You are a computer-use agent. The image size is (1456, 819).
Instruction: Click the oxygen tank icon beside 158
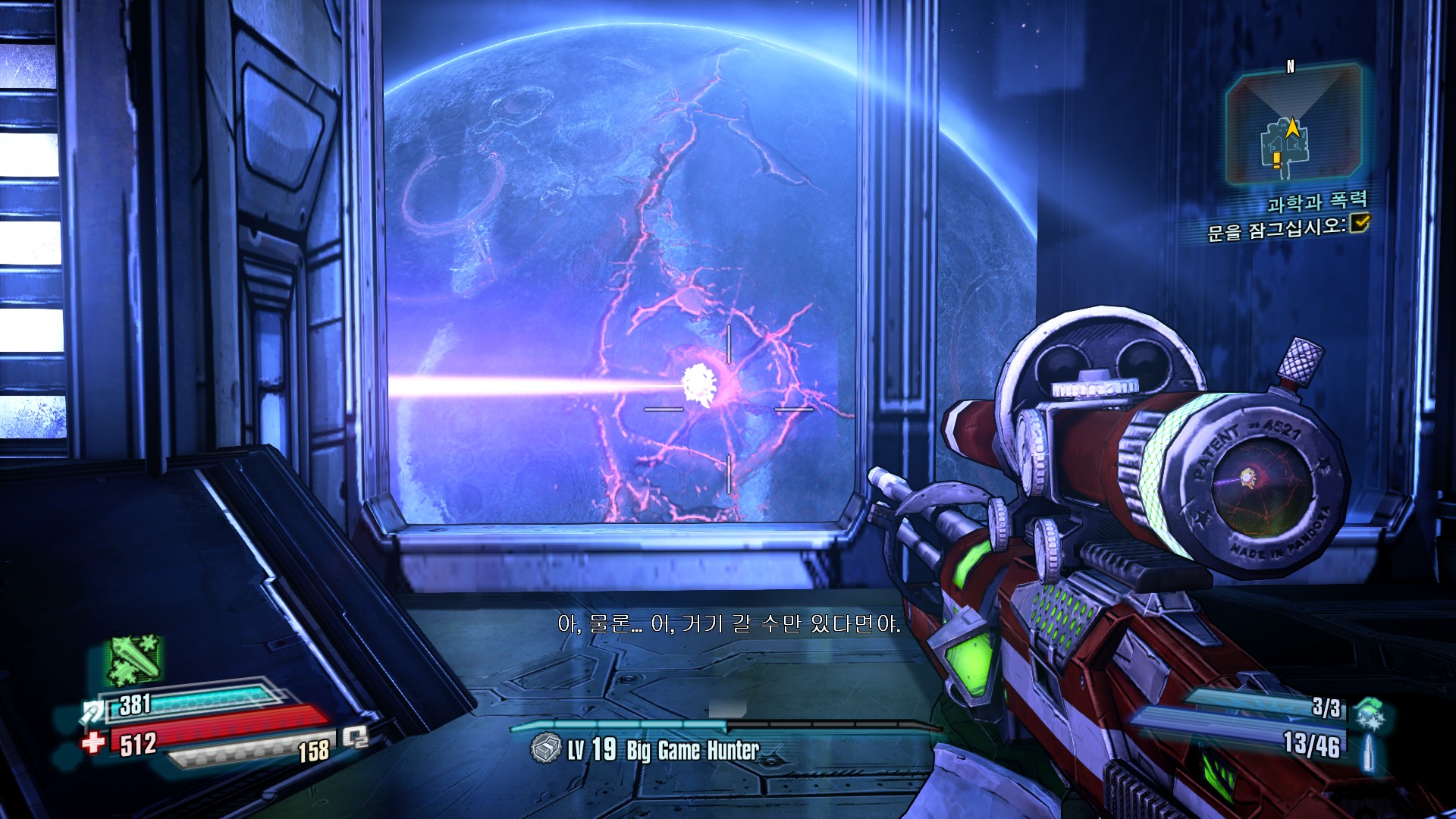(355, 736)
